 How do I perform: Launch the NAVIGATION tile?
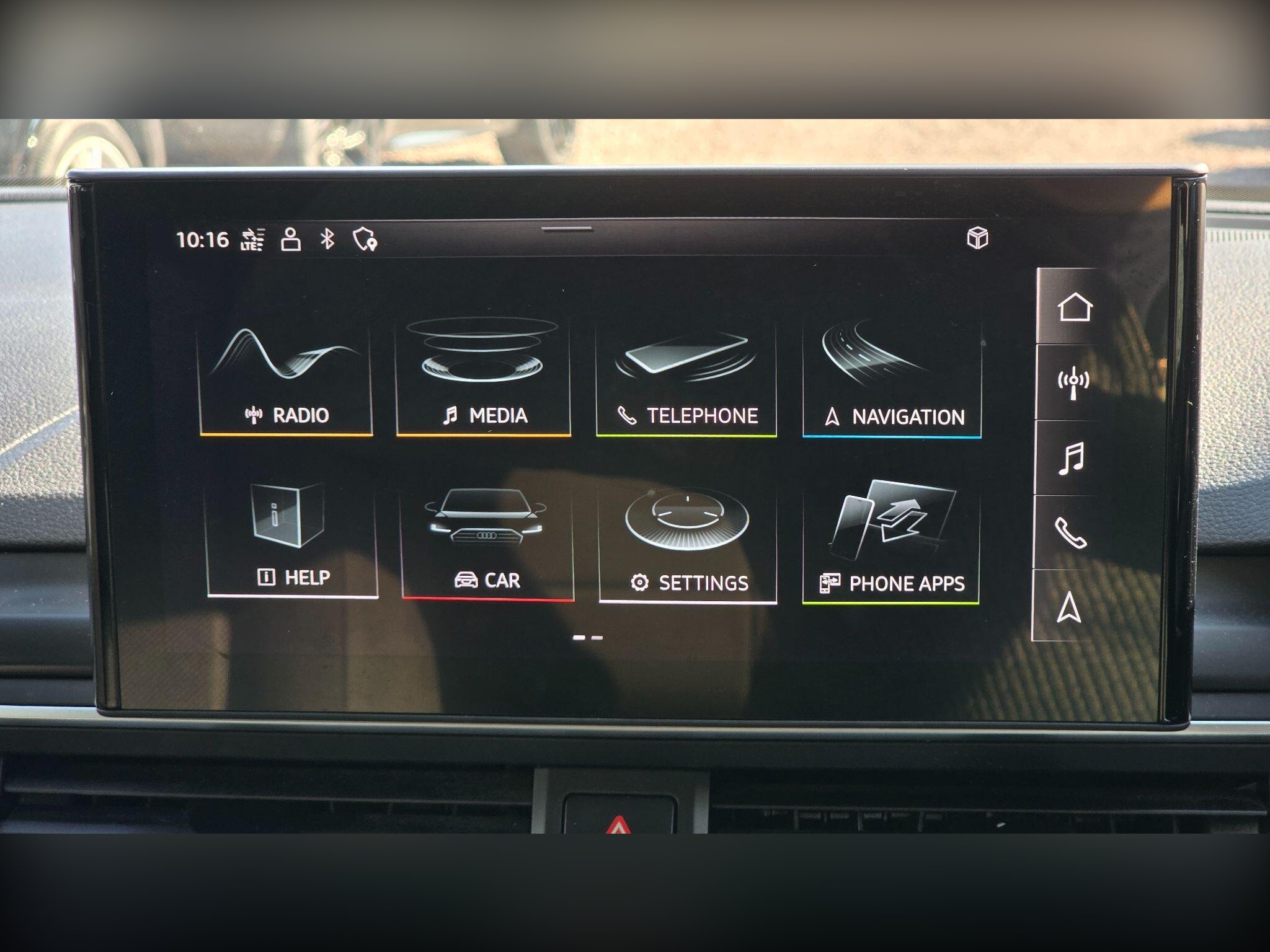[892, 381]
